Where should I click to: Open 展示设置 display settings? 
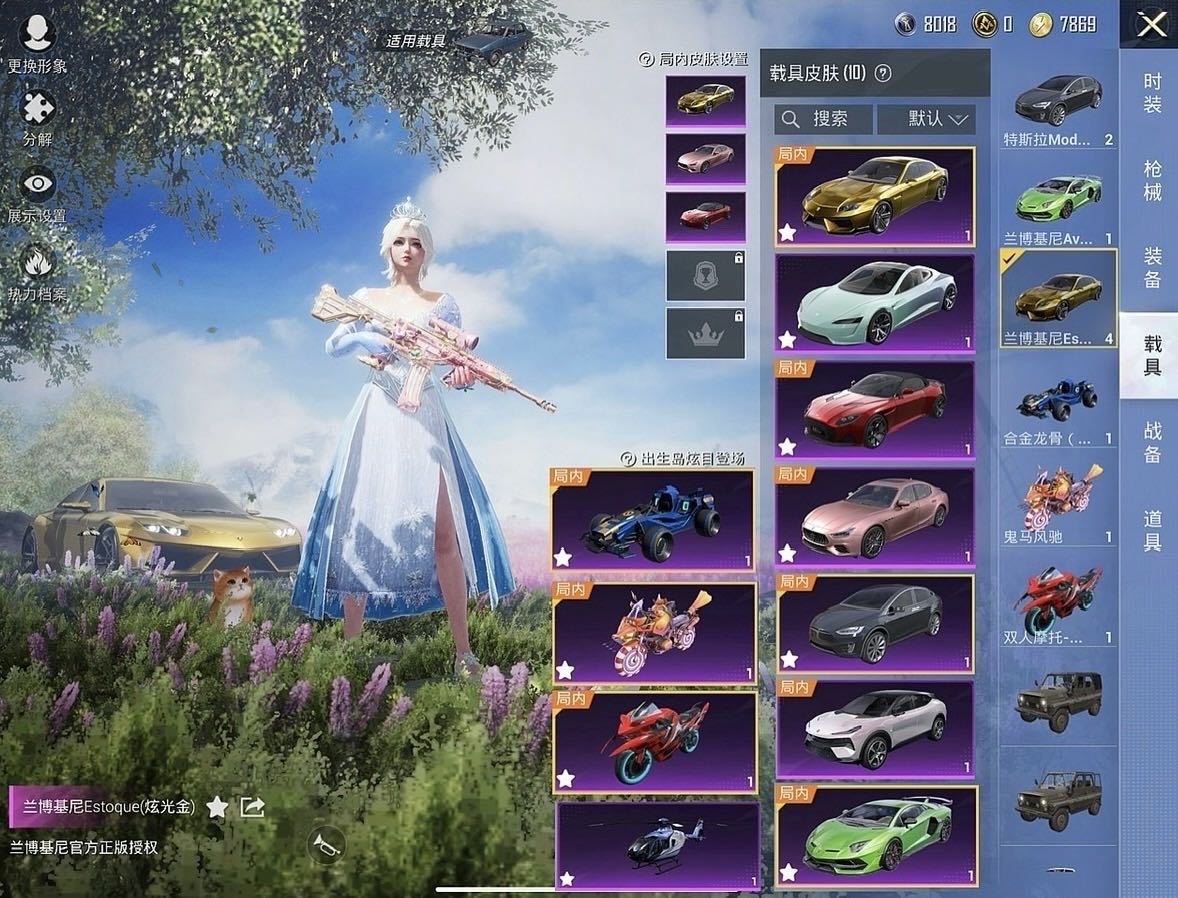pos(38,191)
